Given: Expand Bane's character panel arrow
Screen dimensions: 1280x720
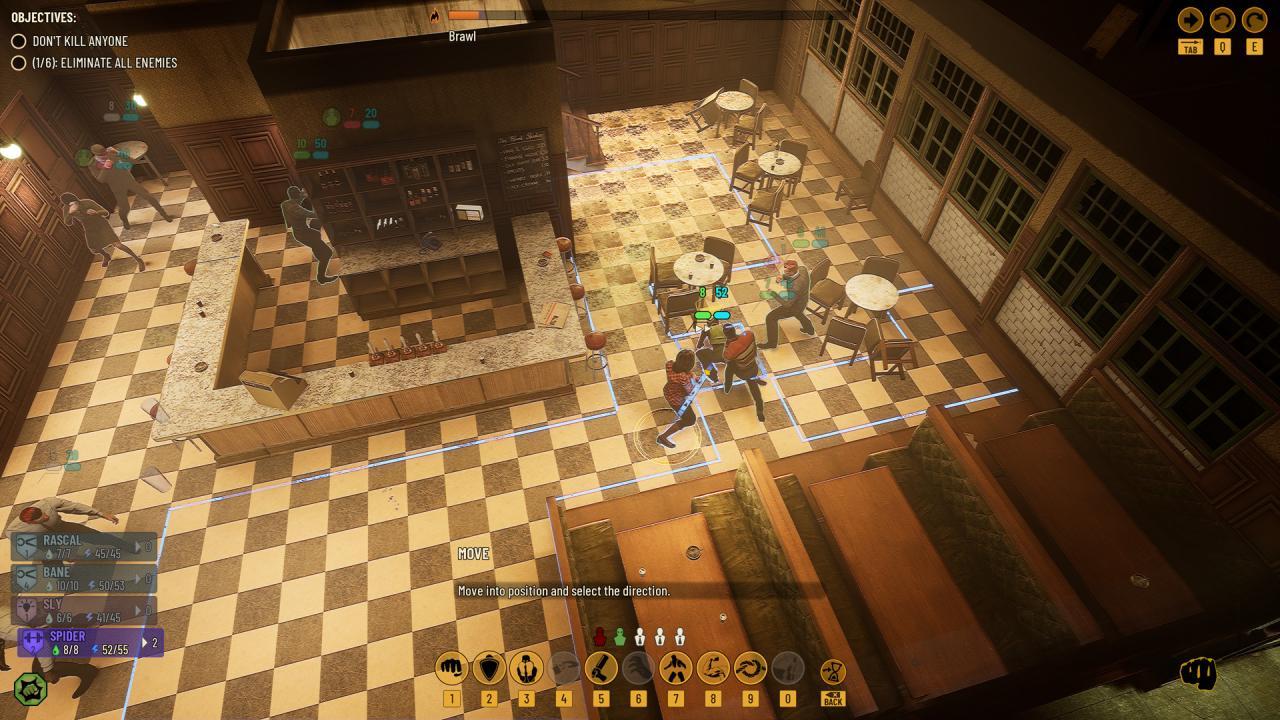Looking at the screenshot, I should (138, 577).
